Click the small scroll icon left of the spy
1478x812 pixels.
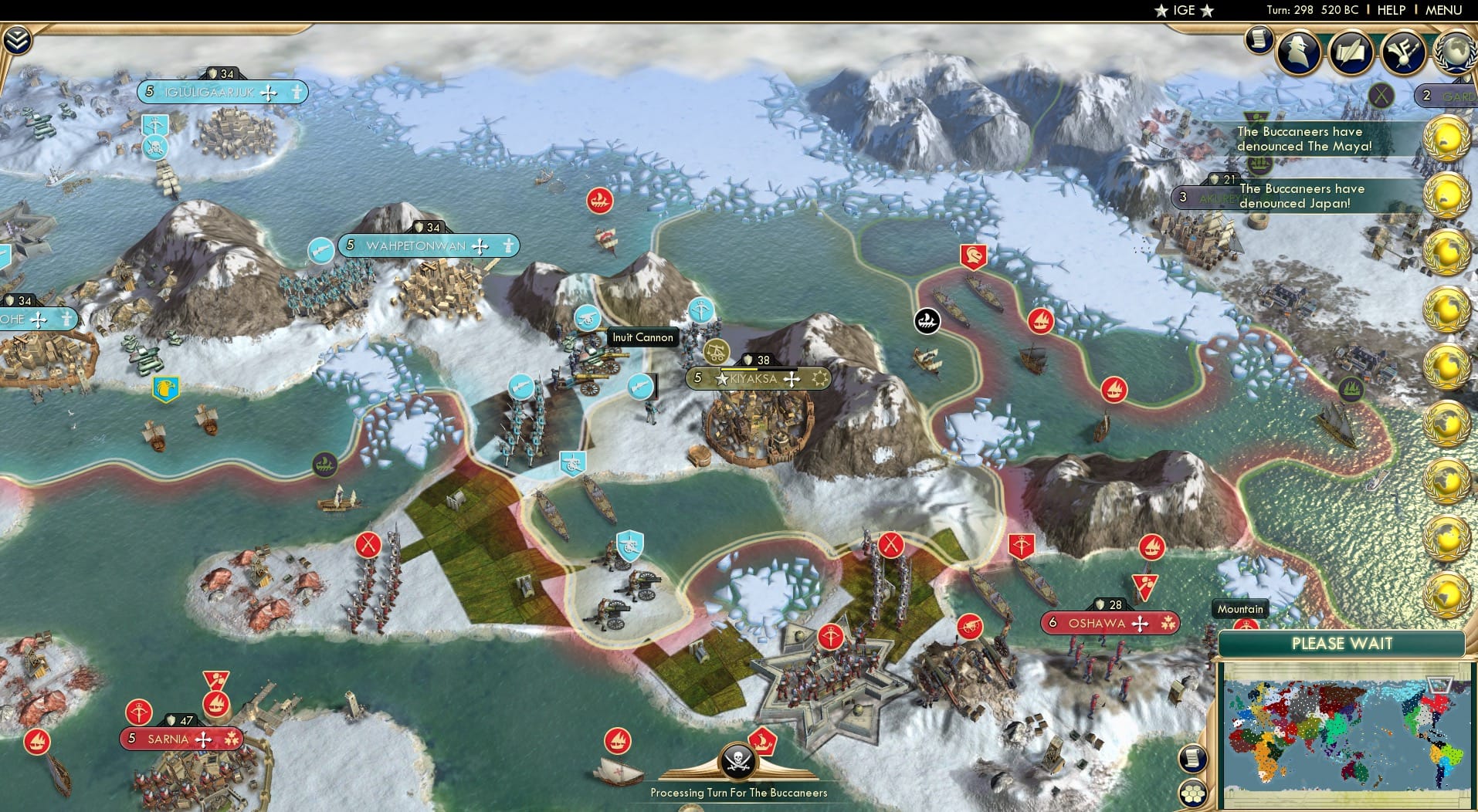pyautogui.click(x=1259, y=39)
